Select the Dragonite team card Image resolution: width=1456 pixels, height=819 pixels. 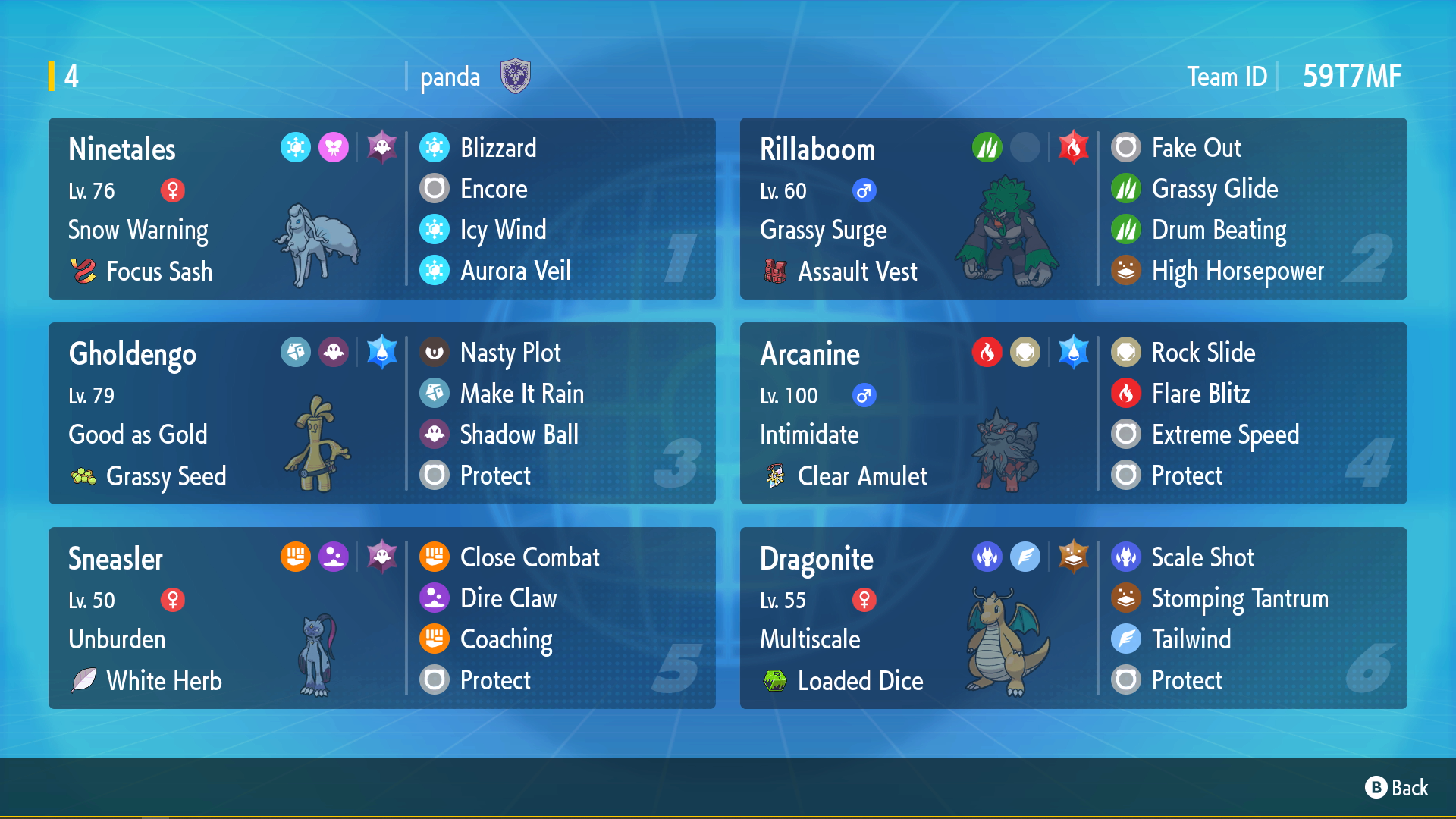[1073, 618]
